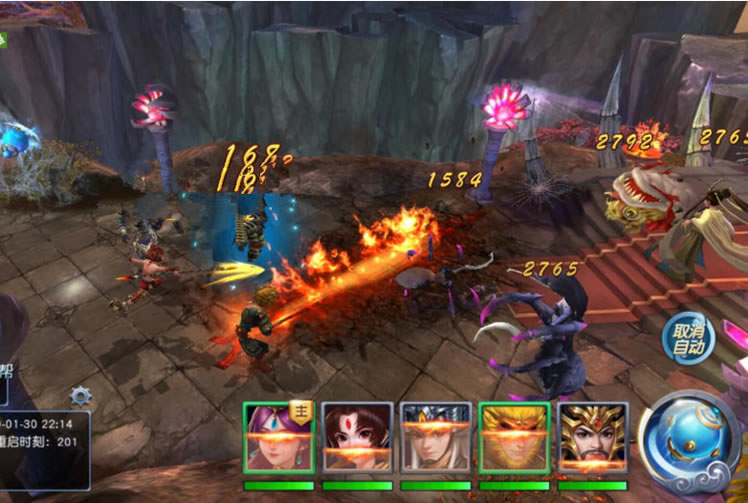Pick the golden monkey hero portrait
The image size is (748, 503).
point(514,438)
